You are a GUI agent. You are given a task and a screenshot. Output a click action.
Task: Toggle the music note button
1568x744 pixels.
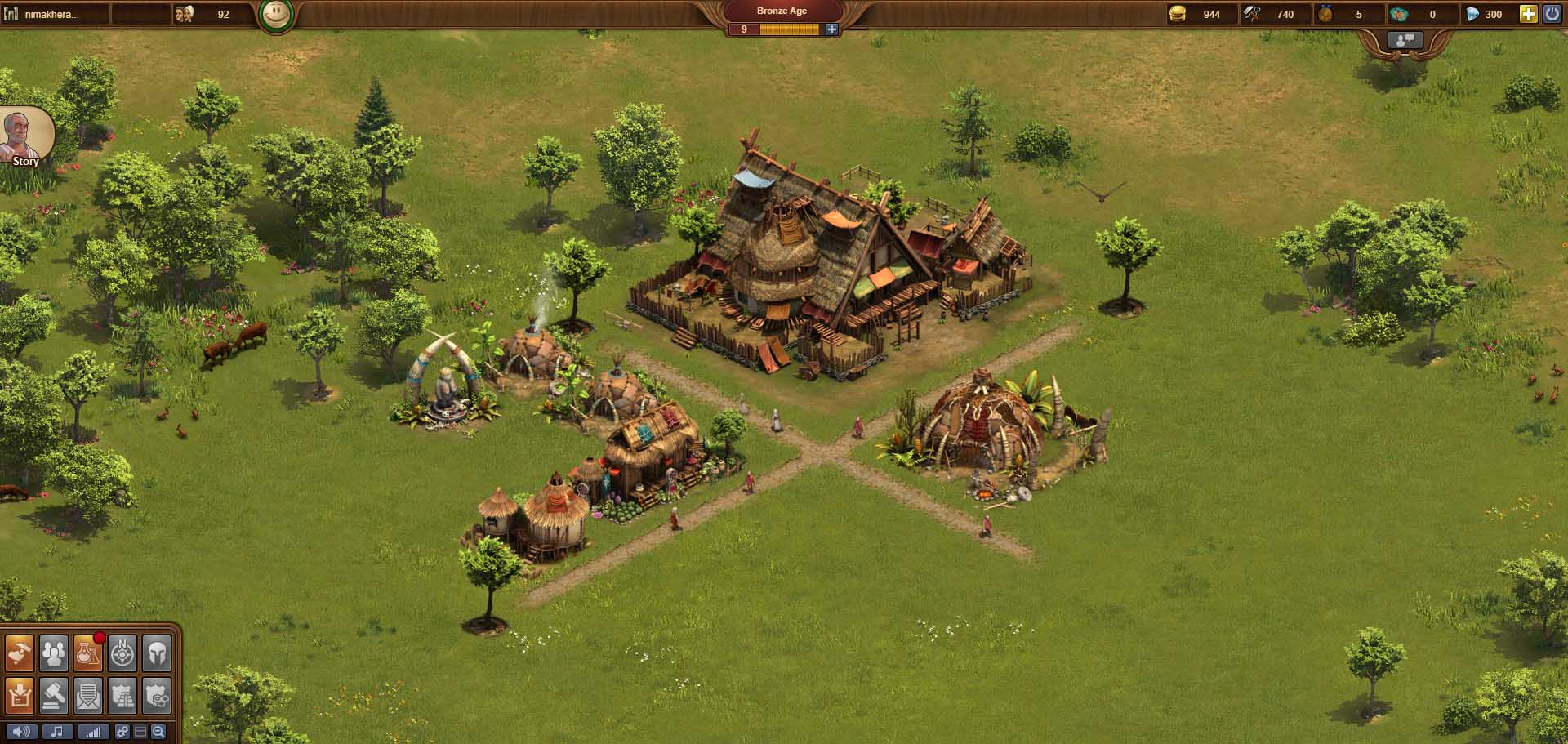click(57, 732)
